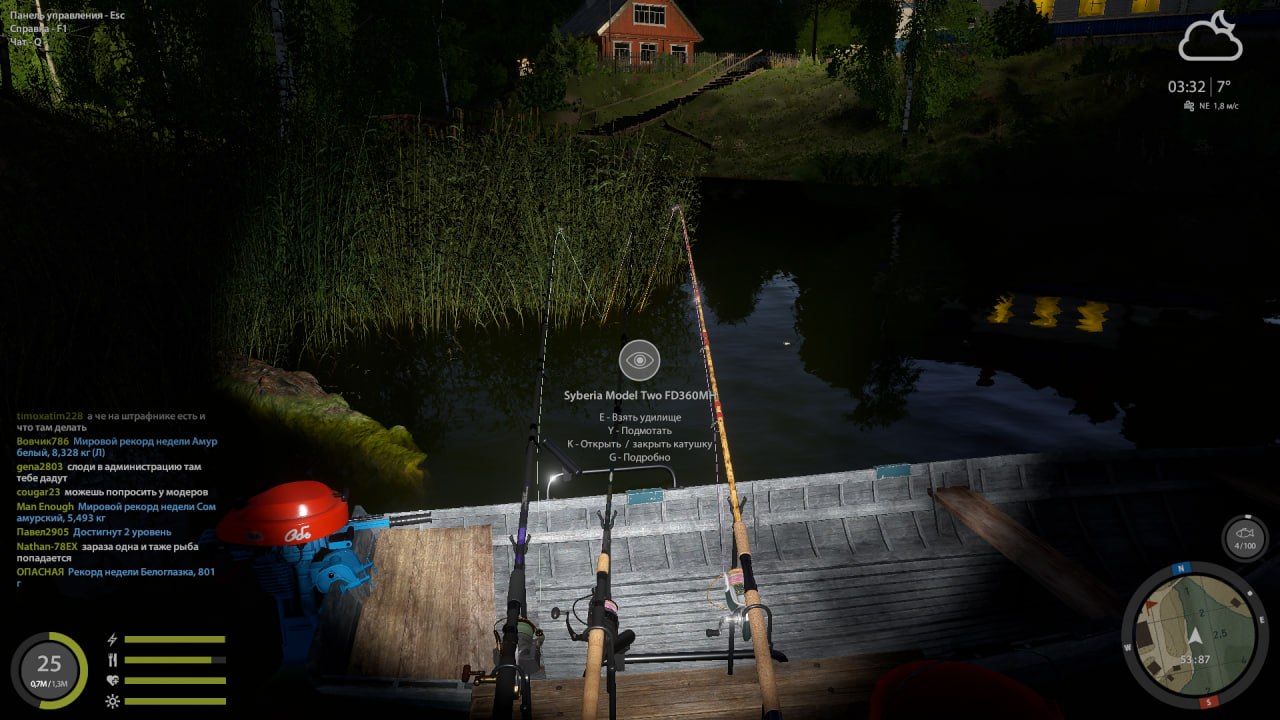Select the level 25 experience badge
This screenshot has height=720, width=1280.
[49, 669]
